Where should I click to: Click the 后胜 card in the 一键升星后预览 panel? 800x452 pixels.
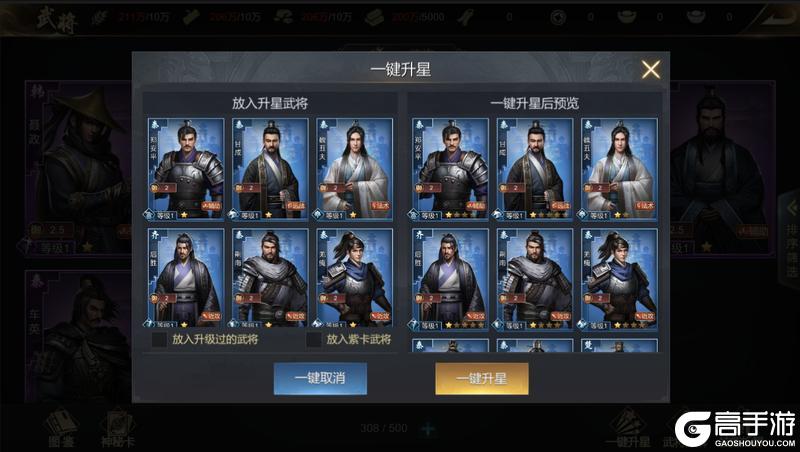pos(450,279)
